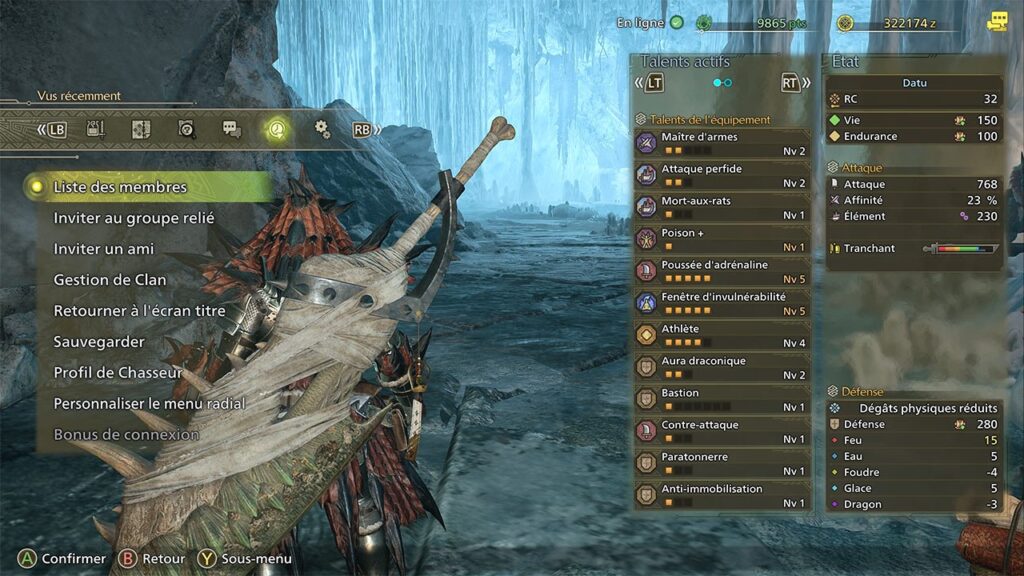Viewport: 1024px width, 576px height.
Task: Open Gestion de Clan
Action: pyautogui.click(x=110, y=280)
